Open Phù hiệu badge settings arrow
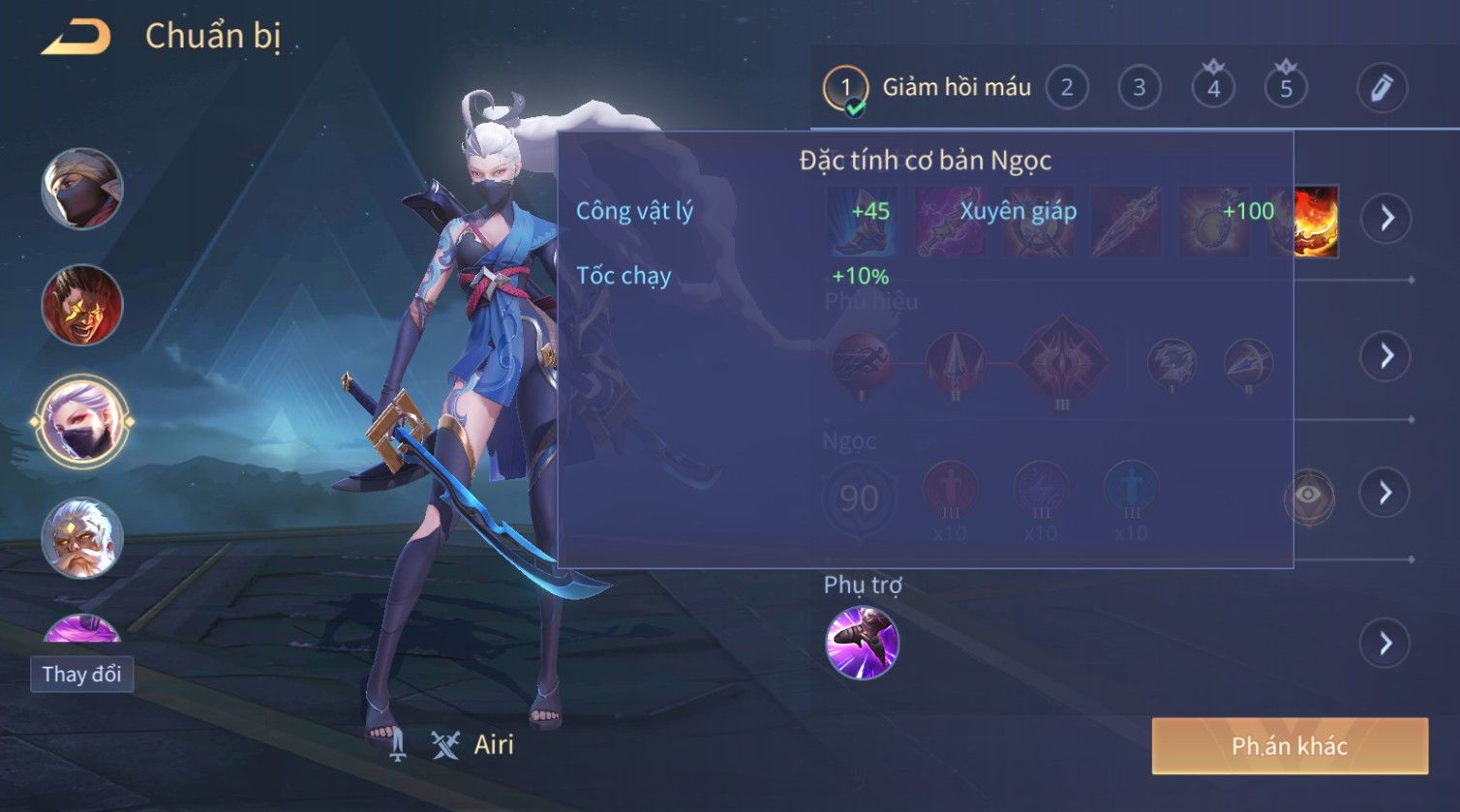 (x=1386, y=356)
